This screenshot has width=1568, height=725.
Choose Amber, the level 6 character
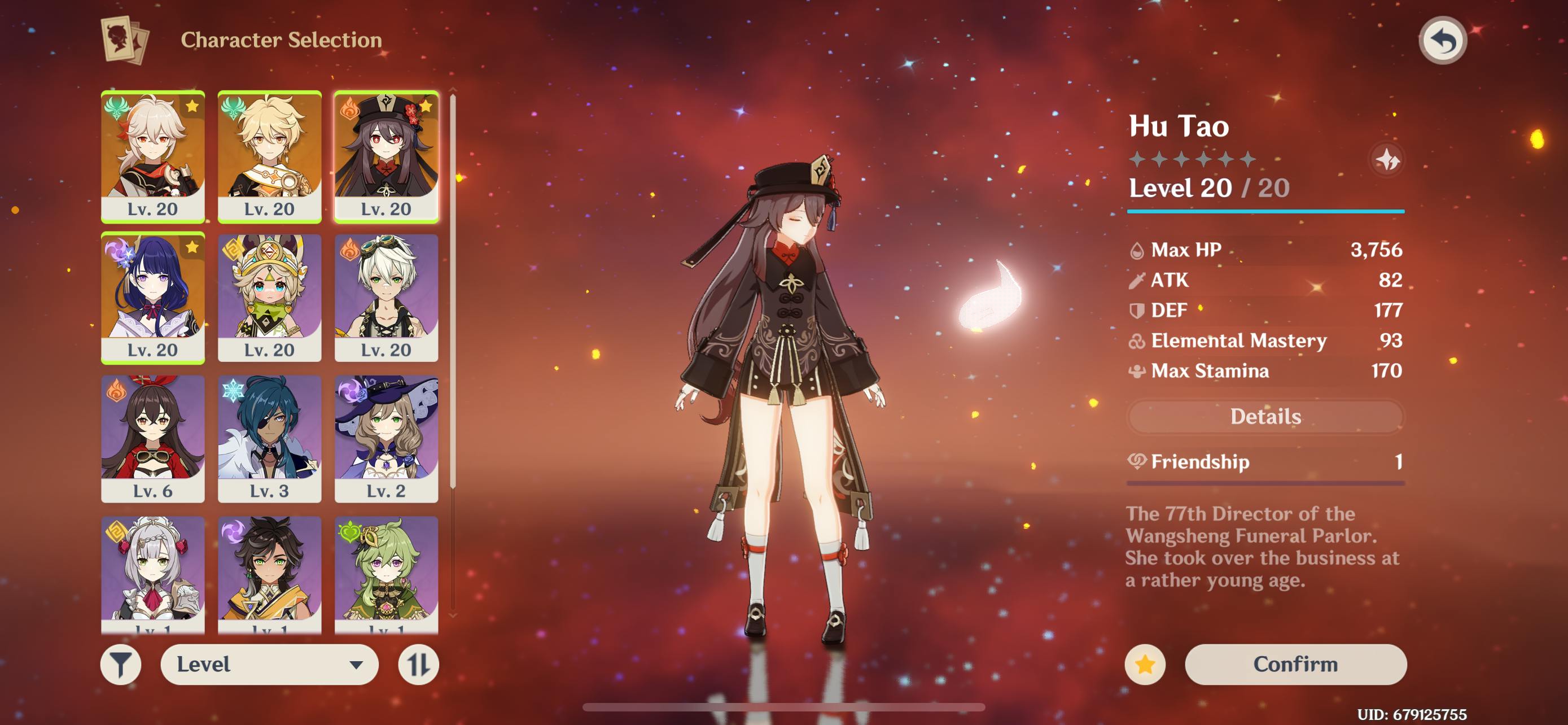[153, 438]
